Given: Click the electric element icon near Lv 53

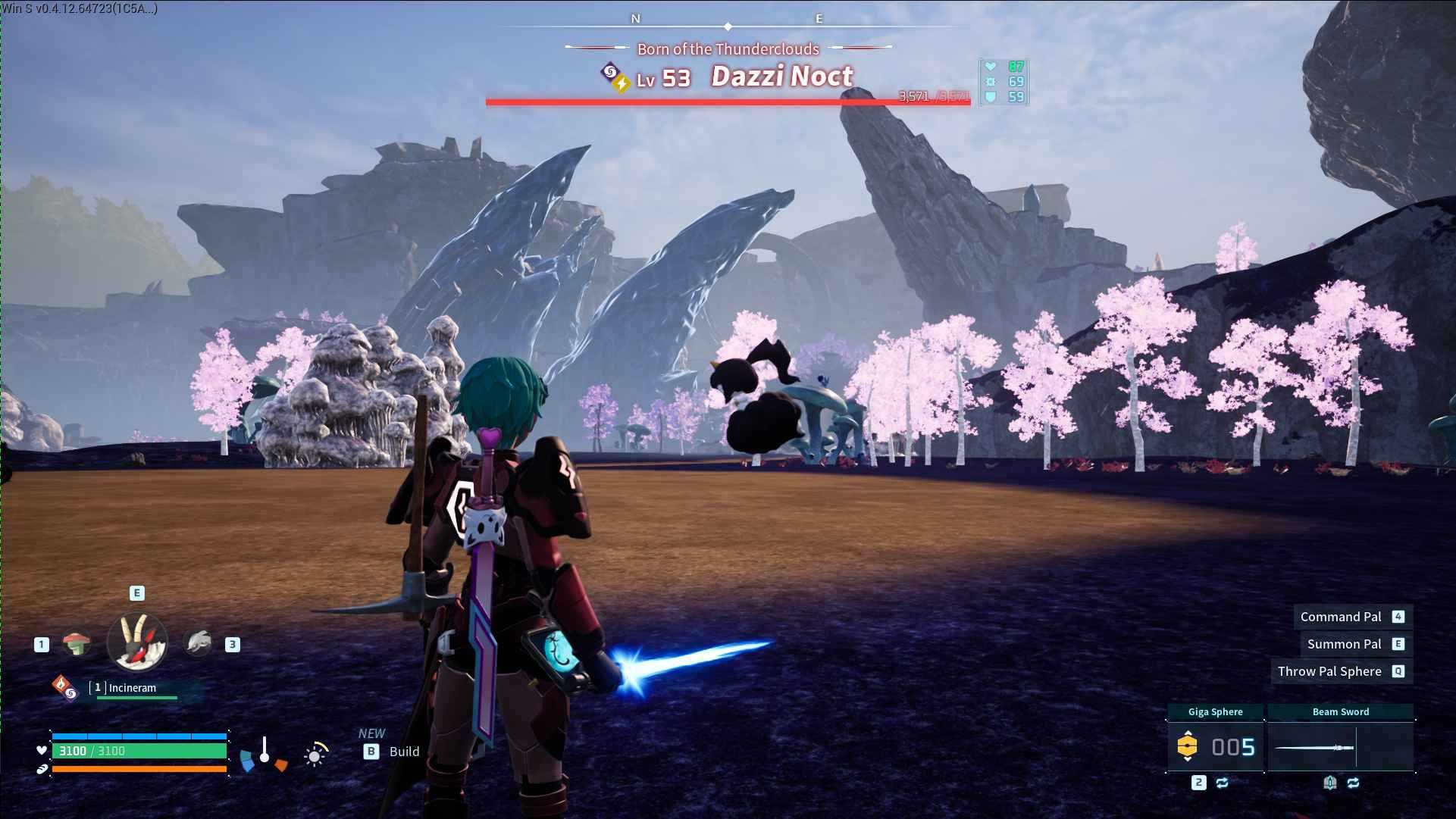Looking at the screenshot, I should pyautogui.click(x=622, y=83).
